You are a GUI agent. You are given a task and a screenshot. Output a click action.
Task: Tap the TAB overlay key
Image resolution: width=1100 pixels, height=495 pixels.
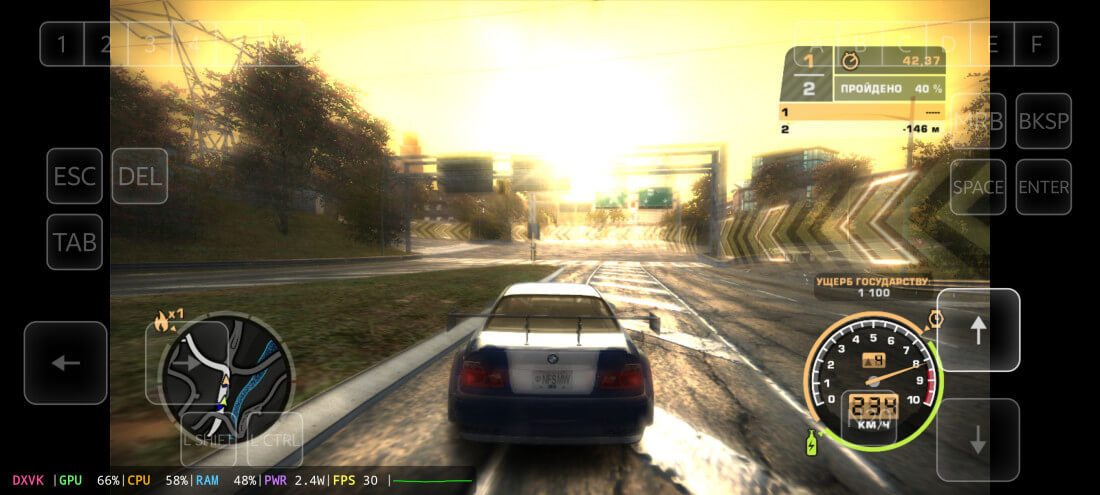(75, 242)
